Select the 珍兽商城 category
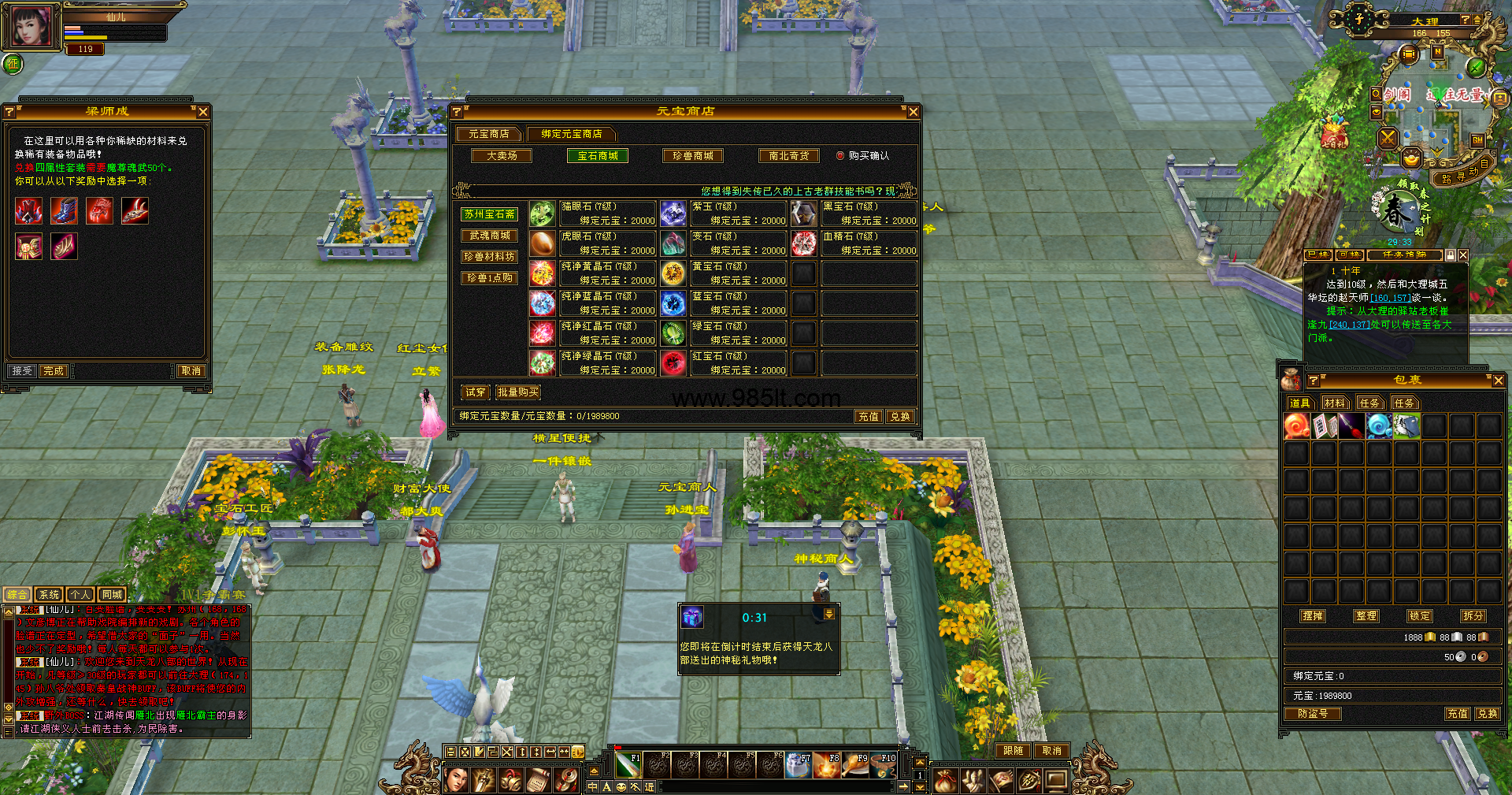 pyautogui.click(x=693, y=156)
